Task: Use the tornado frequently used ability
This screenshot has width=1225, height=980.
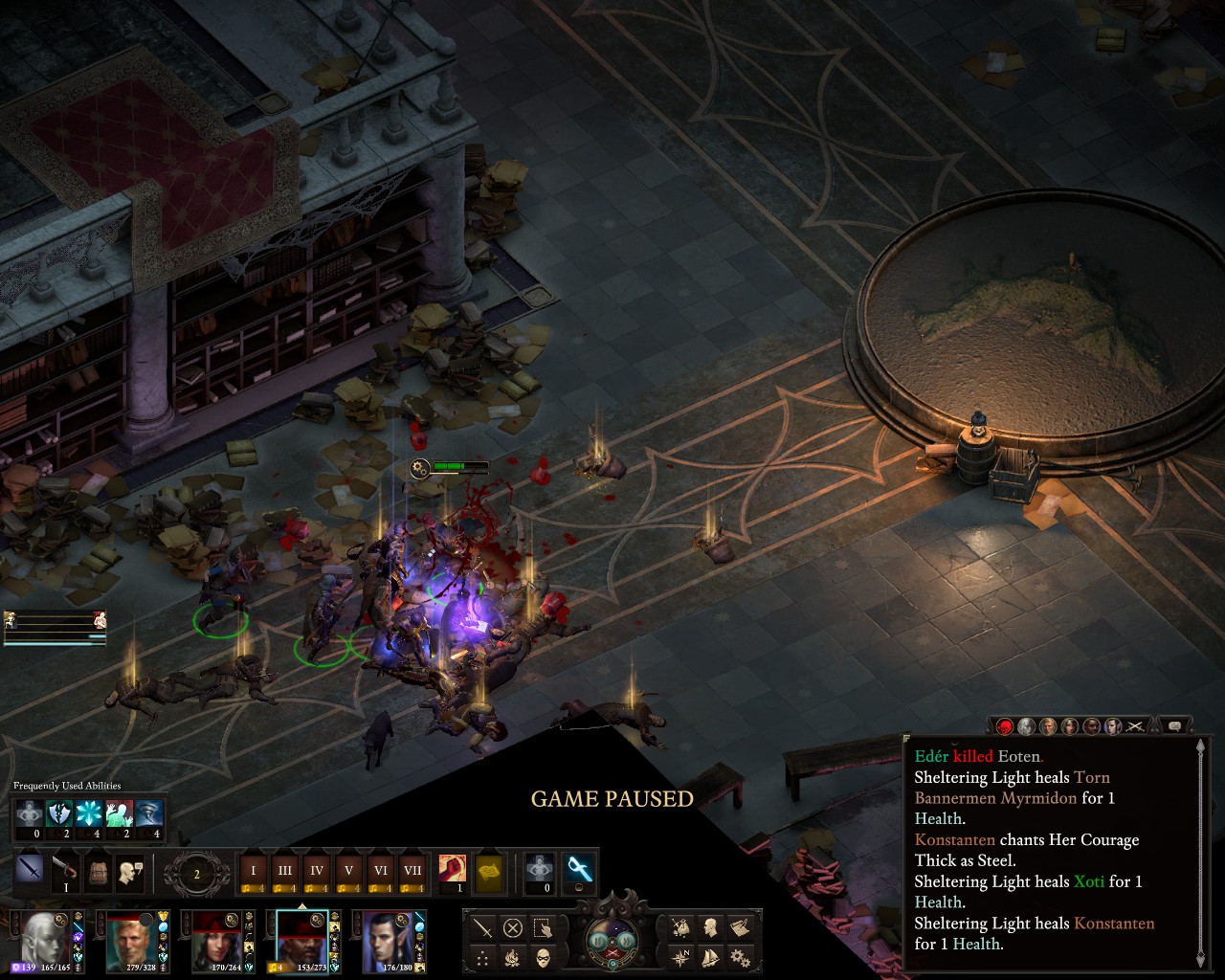Action: (149, 813)
